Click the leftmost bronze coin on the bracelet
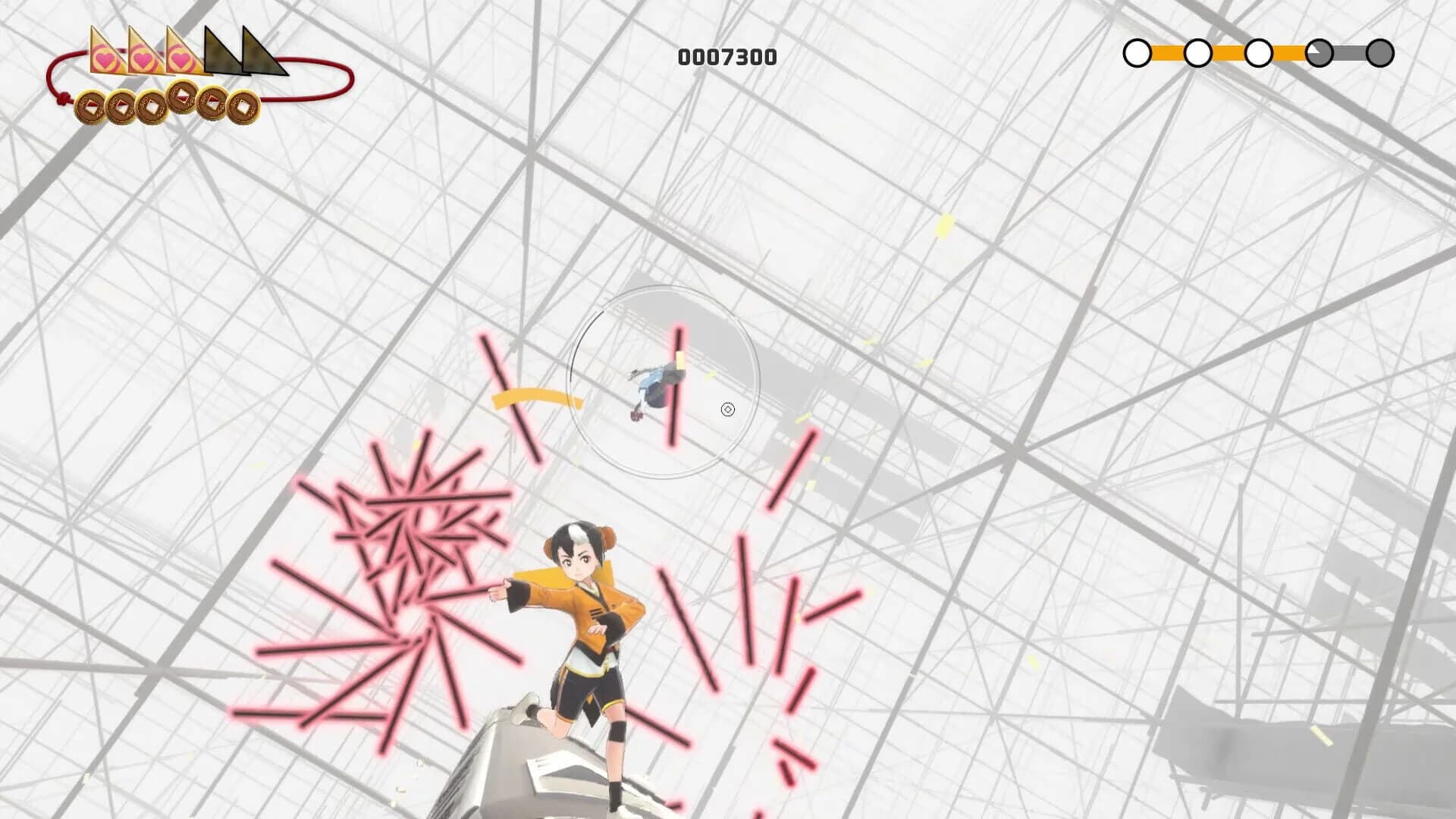1456x819 pixels. (x=91, y=106)
